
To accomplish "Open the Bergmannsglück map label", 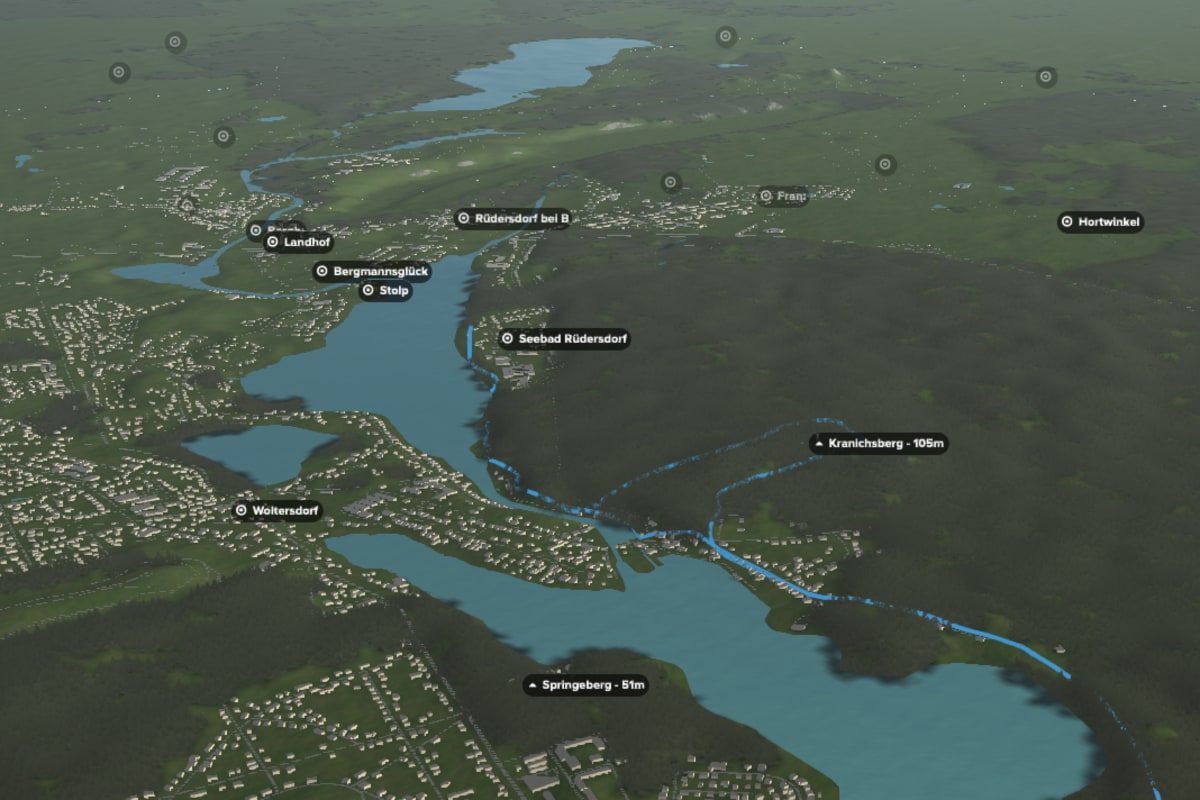I will [x=372, y=271].
